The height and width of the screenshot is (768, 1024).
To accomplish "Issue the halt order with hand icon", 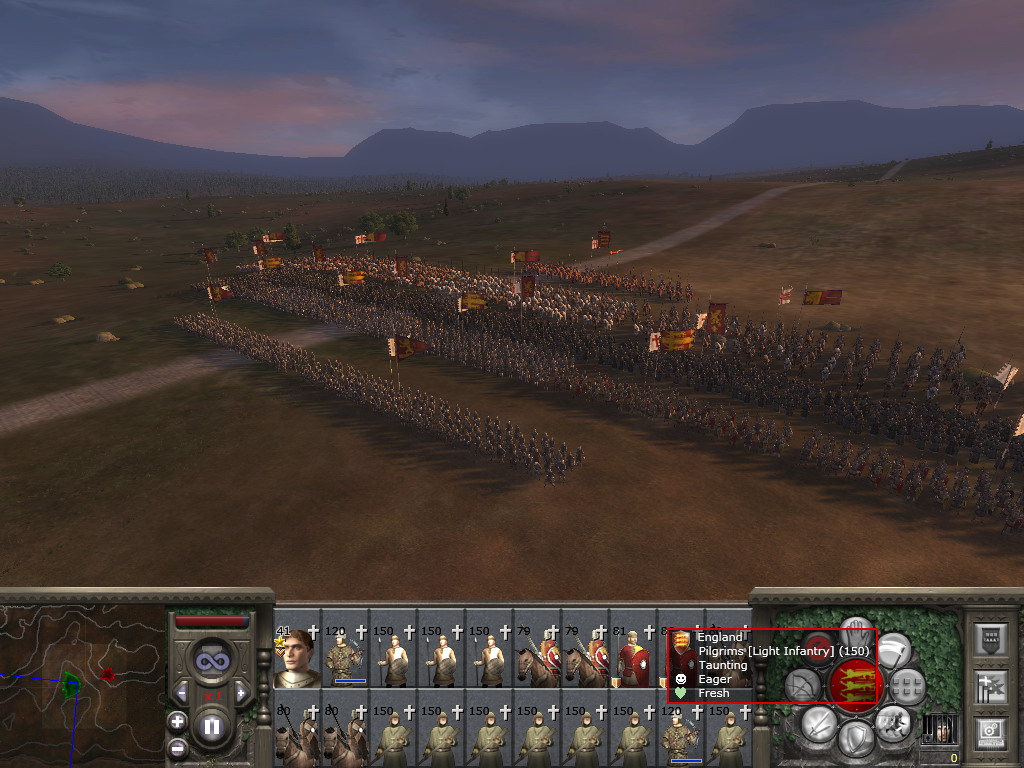I will click(x=856, y=630).
